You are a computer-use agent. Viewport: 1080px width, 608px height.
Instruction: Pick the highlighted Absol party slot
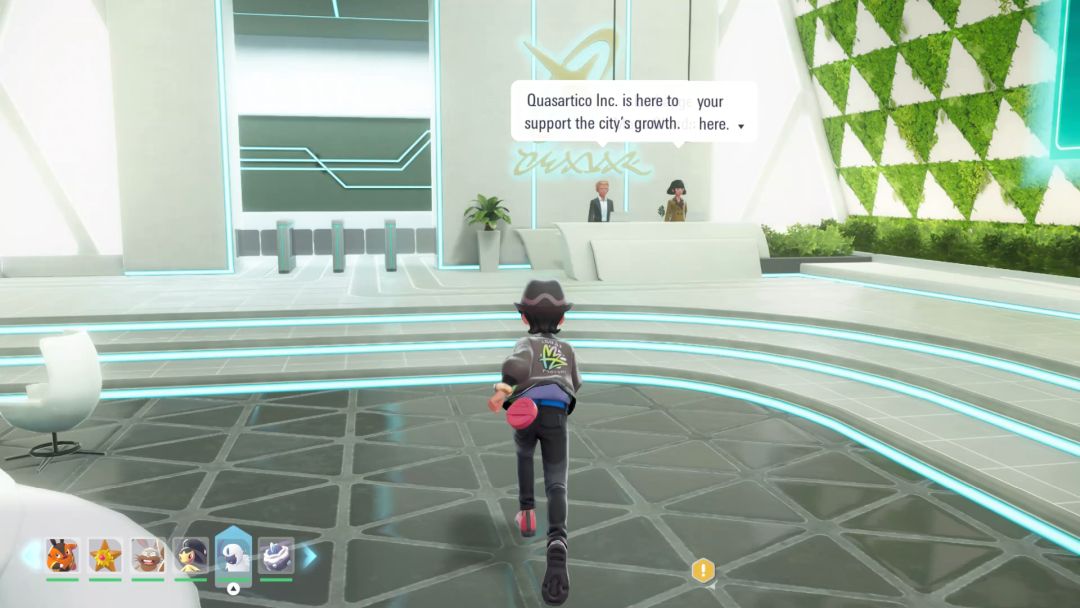click(233, 554)
